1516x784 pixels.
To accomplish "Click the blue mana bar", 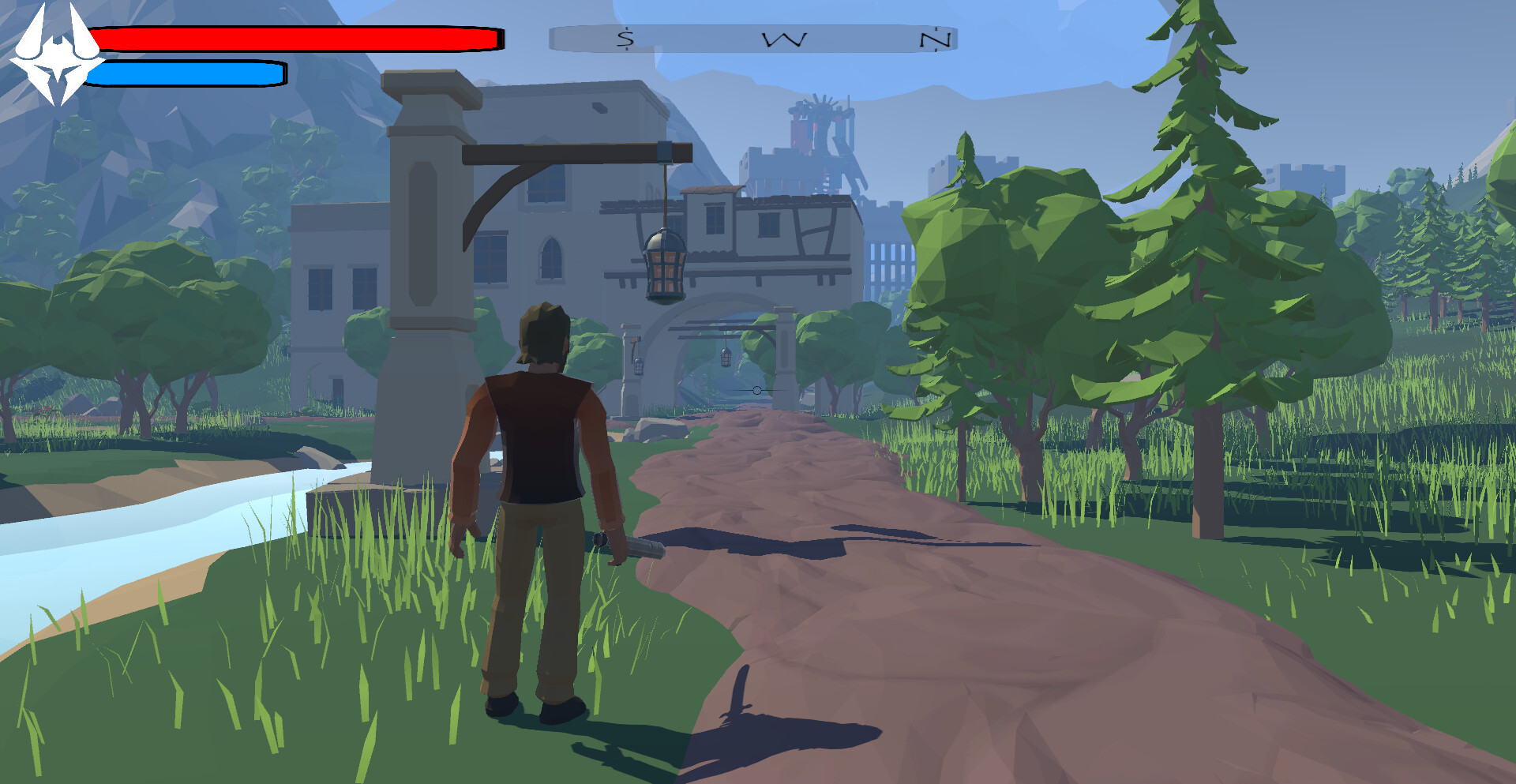I will point(186,73).
